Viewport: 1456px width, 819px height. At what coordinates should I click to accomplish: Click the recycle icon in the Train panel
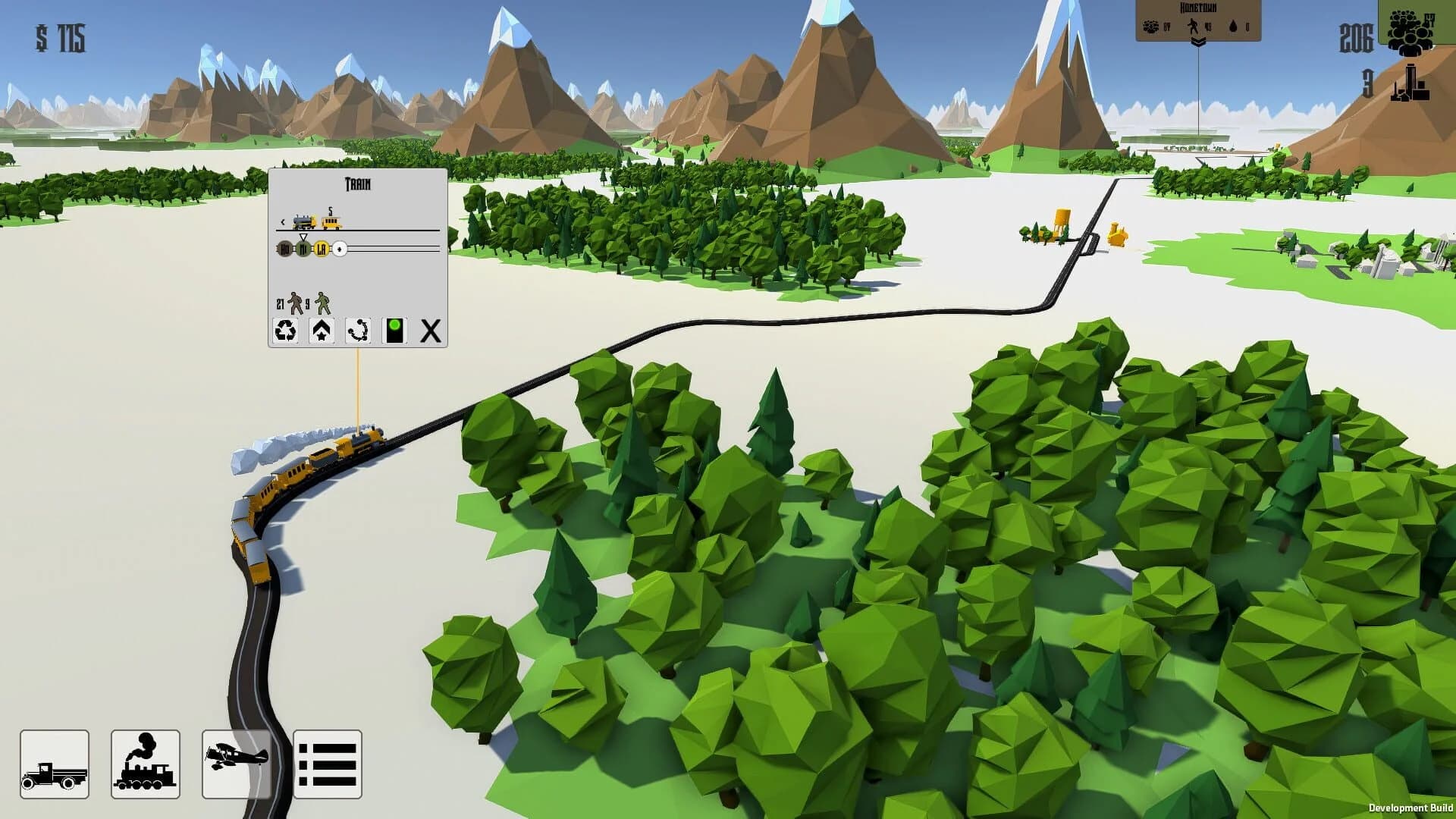click(x=286, y=331)
